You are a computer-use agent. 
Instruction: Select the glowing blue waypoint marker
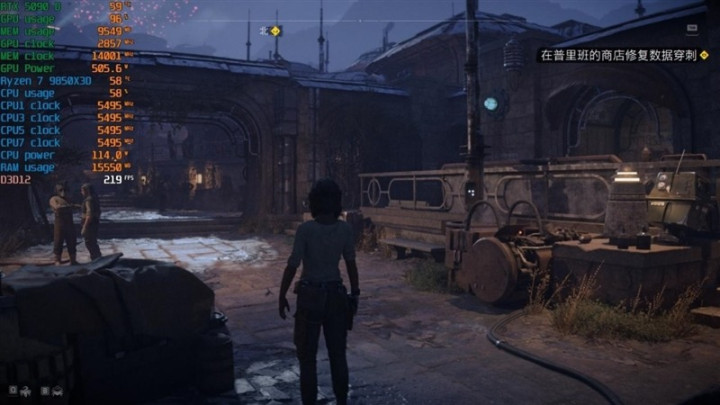tap(490, 103)
